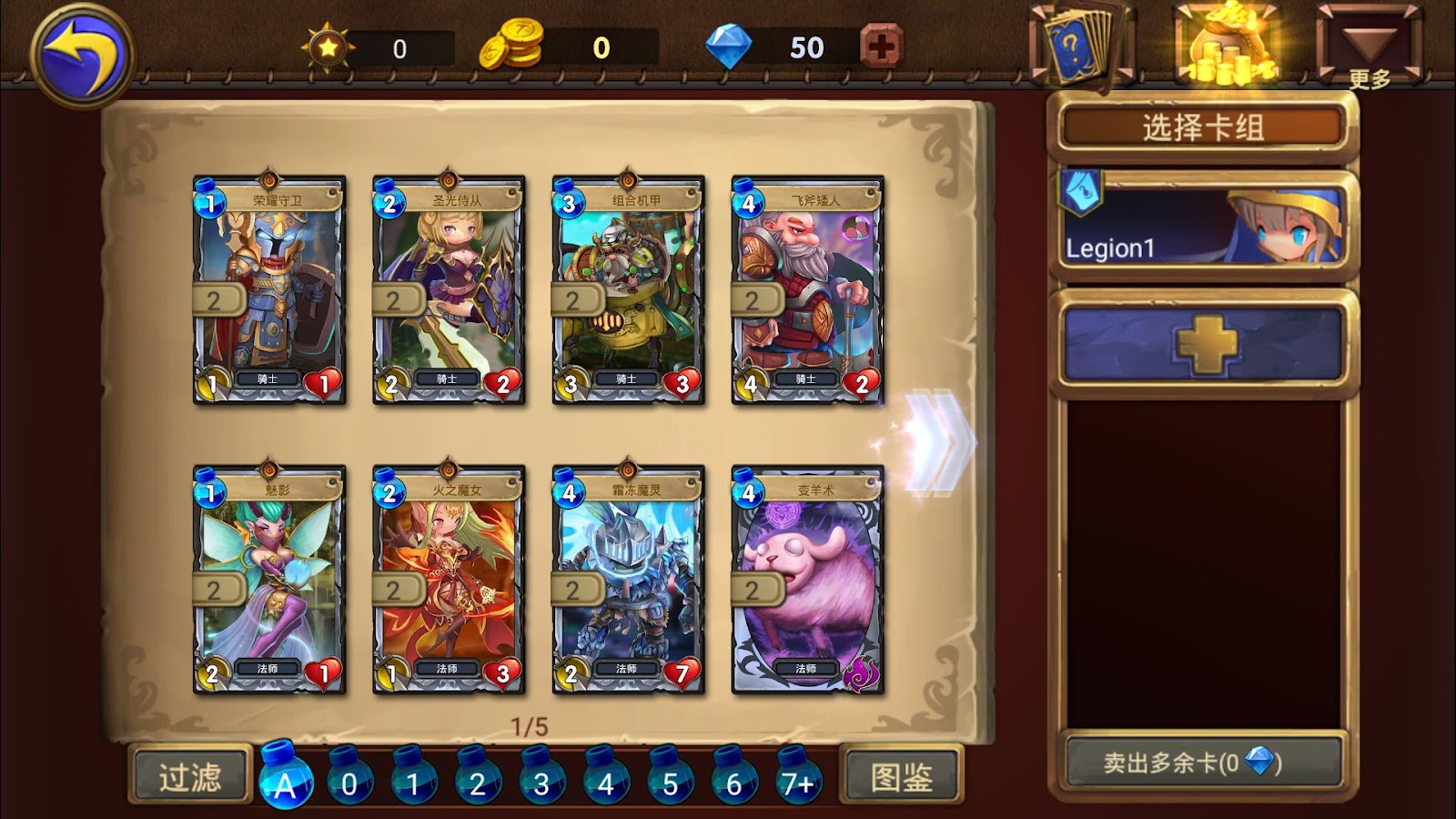Add more diamonds with the plus button

[880, 46]
